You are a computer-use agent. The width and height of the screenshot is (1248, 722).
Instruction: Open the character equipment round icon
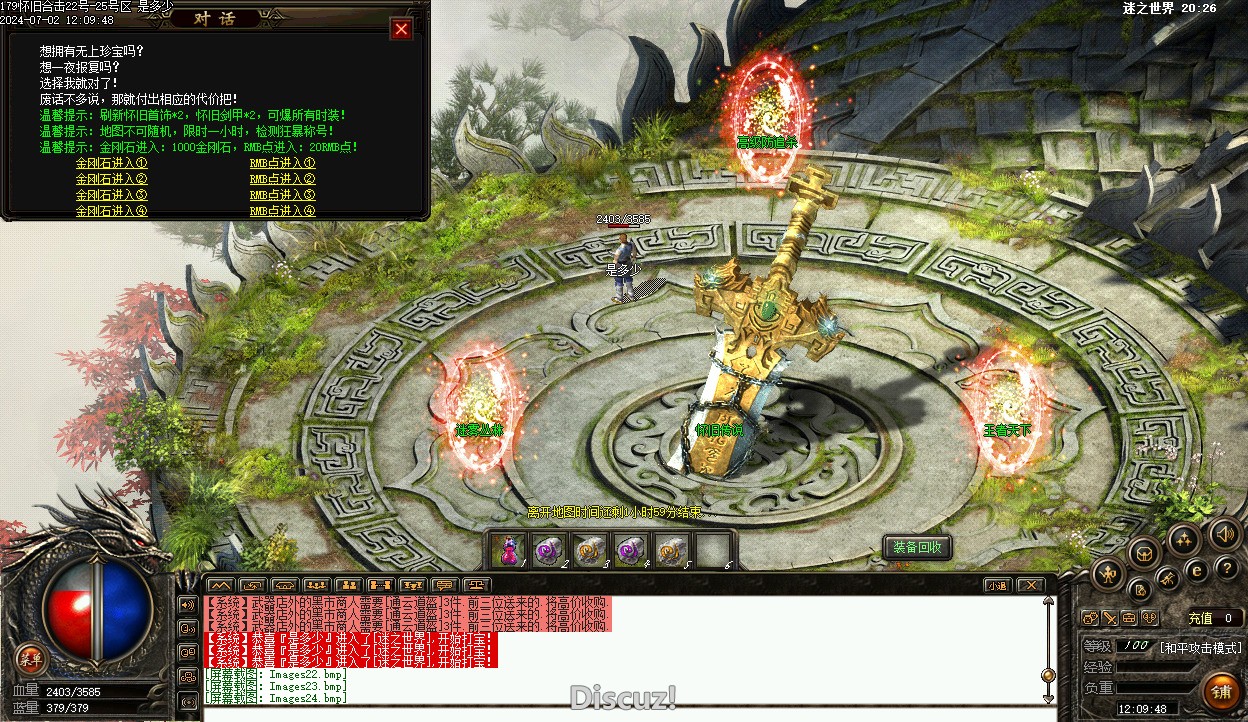[x=1108, y=573]
